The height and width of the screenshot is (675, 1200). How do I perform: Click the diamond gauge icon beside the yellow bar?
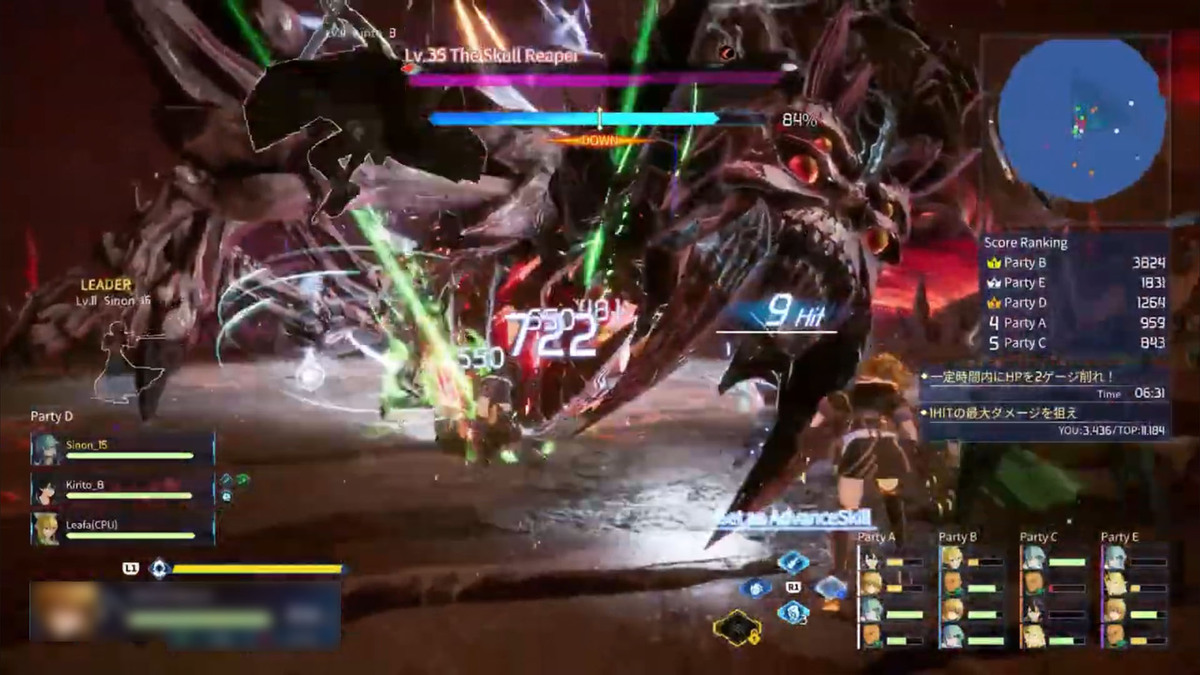[x=158, y=568]
